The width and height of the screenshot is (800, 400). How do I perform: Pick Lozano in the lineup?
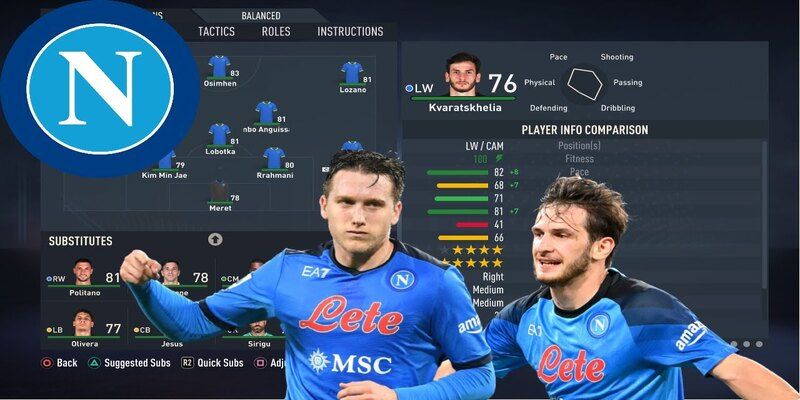pyautogui.click(x=351, y=74)
